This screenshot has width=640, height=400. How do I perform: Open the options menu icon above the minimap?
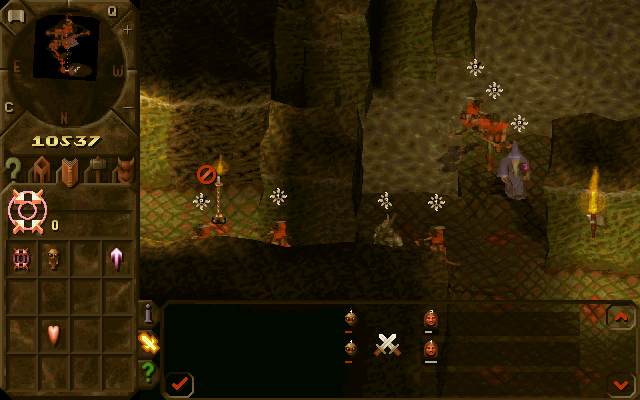[15, 13]
